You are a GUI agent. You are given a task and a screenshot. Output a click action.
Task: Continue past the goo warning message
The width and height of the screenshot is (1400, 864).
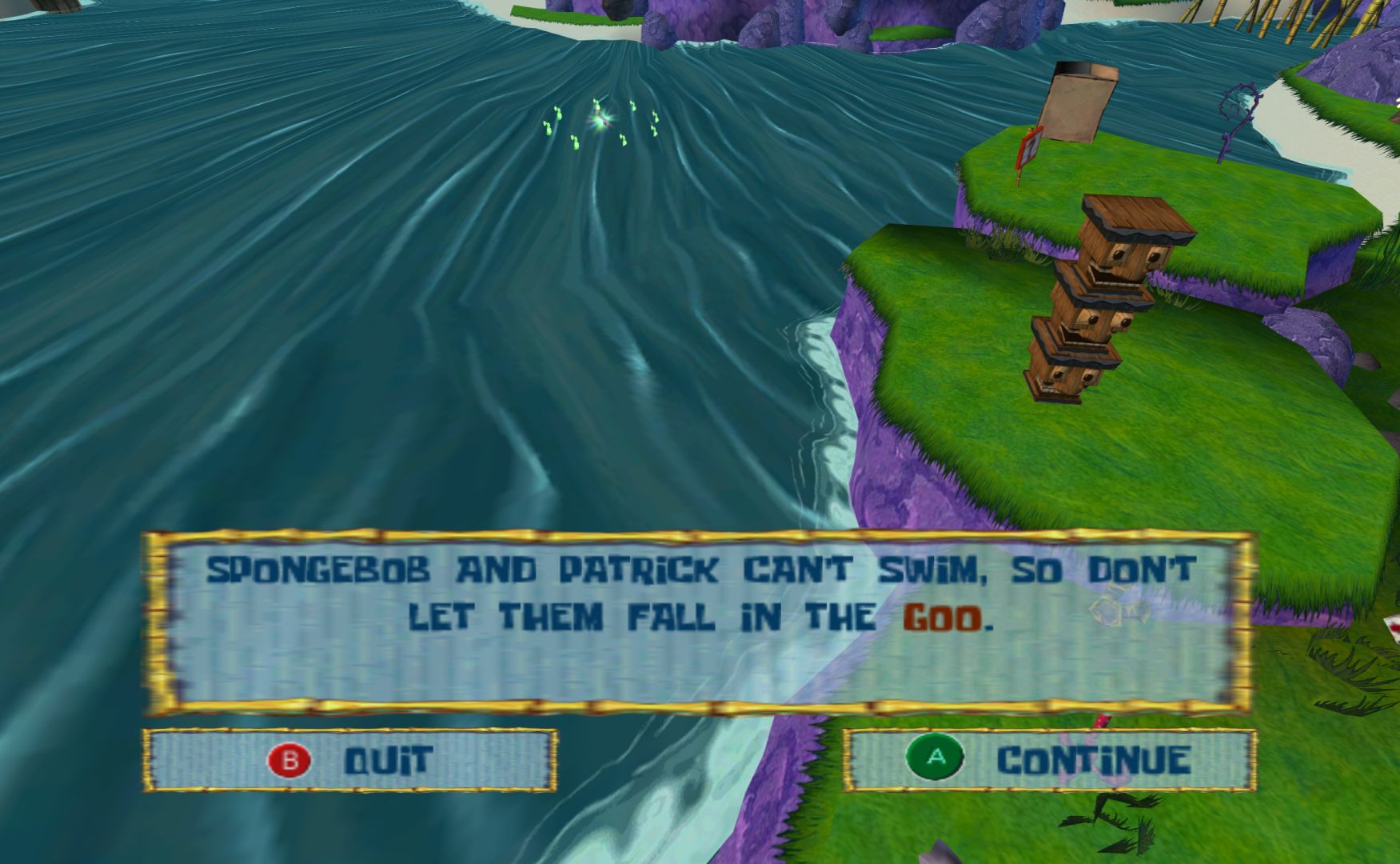(x=1049, y=759)
